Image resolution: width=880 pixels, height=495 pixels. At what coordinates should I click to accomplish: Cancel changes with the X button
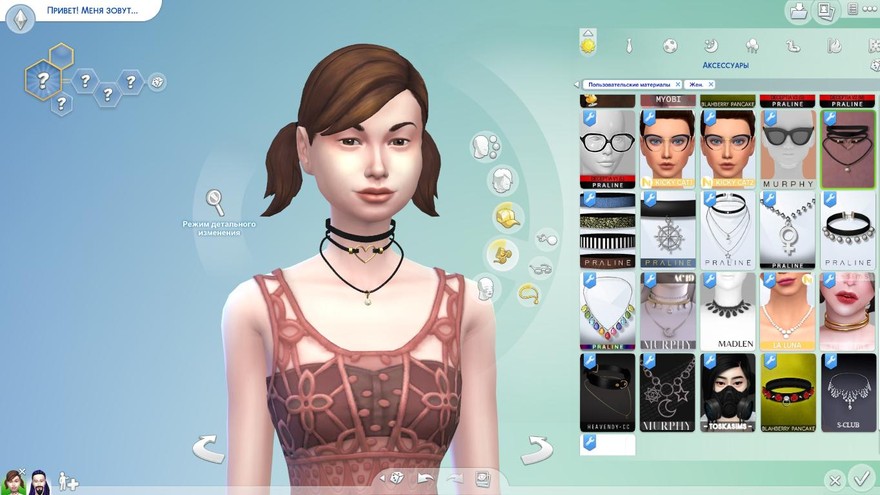pos(834,480)
